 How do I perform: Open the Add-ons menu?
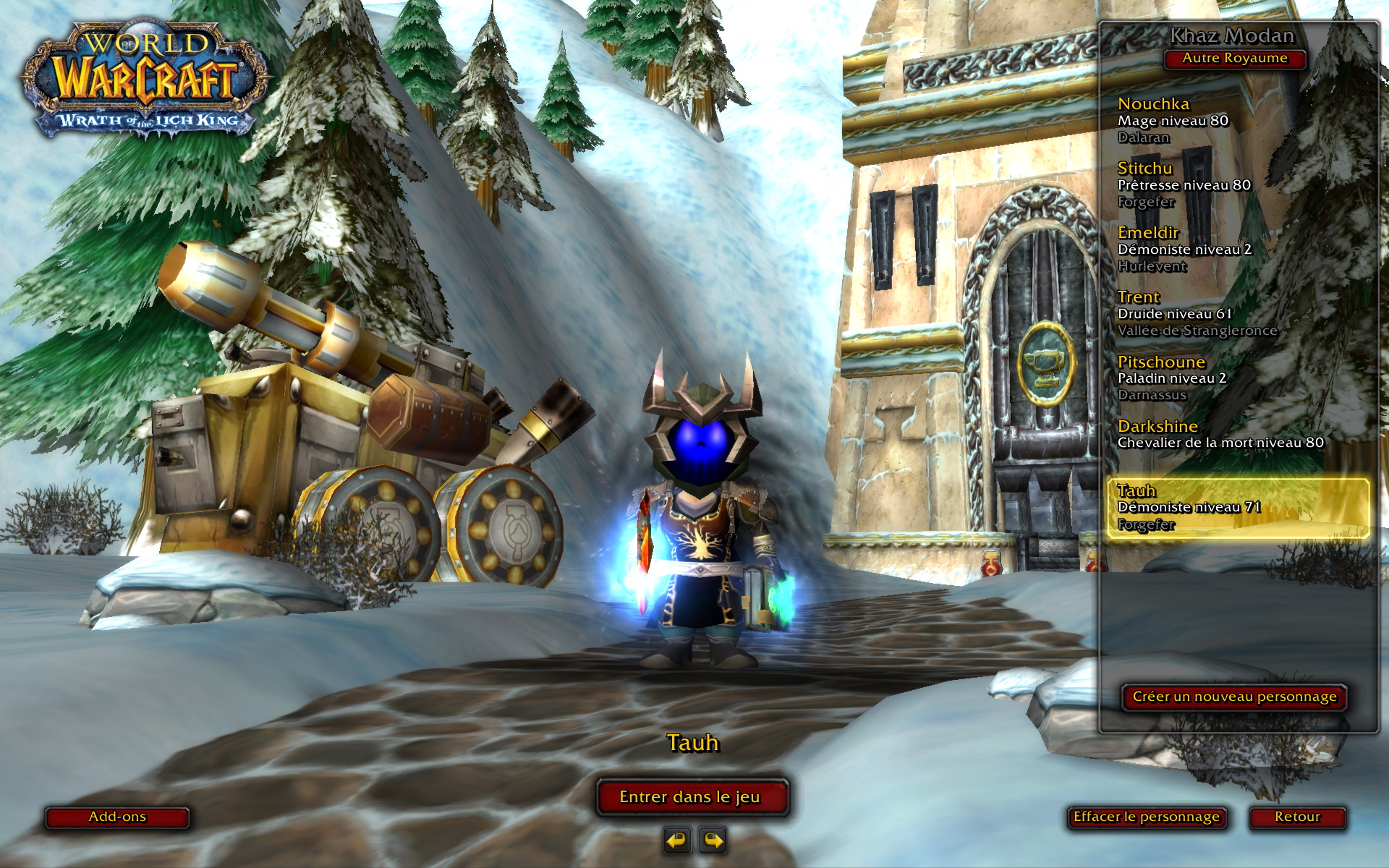117,817
